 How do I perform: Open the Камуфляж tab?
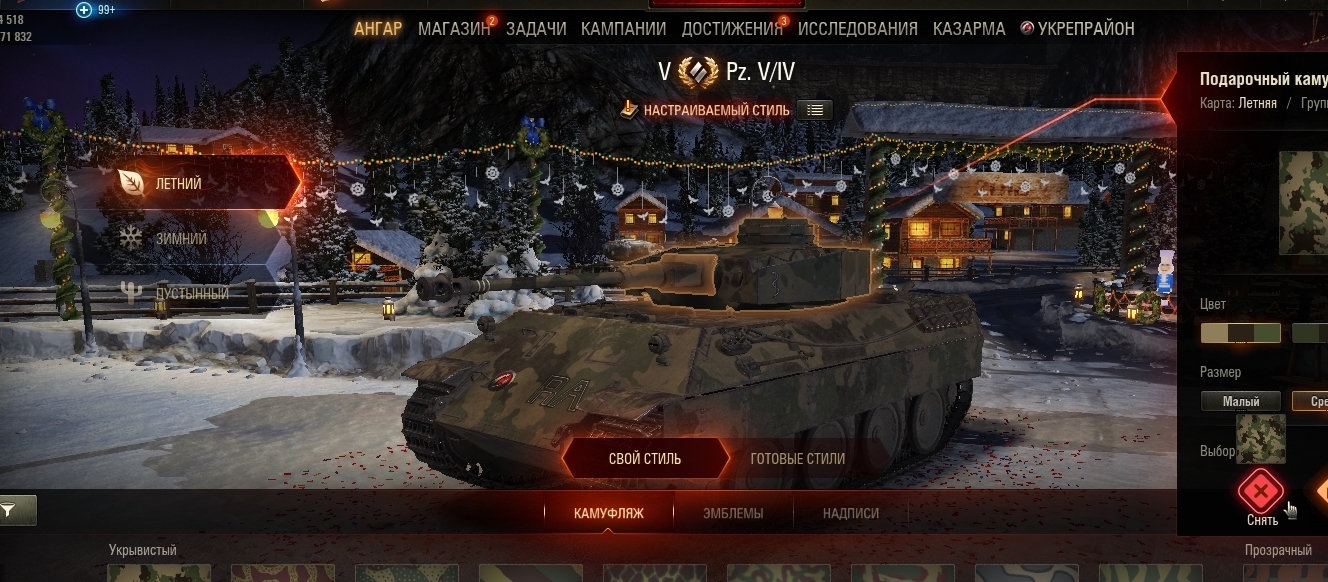click(x=608, y=513)
